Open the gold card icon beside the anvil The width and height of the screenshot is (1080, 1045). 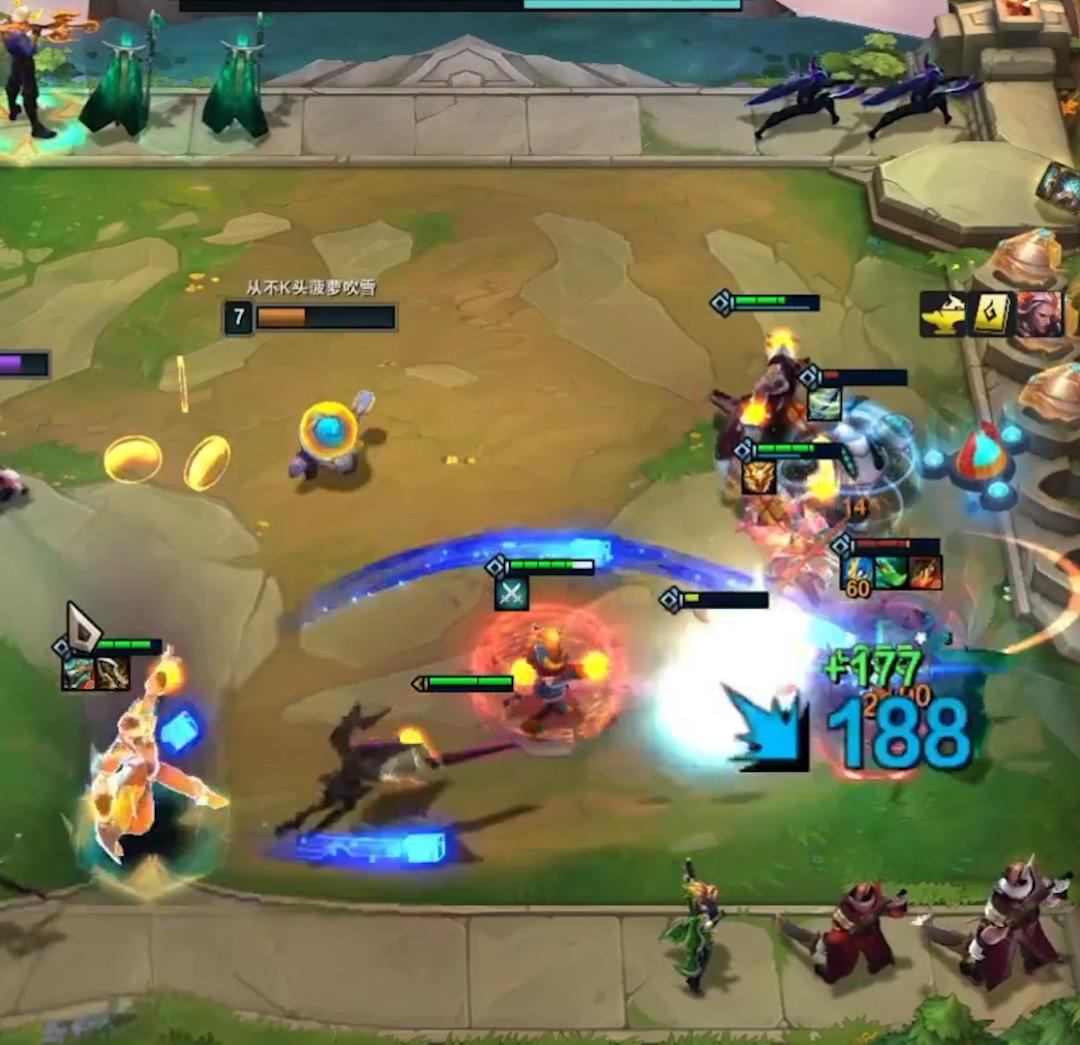click(x=990, y=315)
